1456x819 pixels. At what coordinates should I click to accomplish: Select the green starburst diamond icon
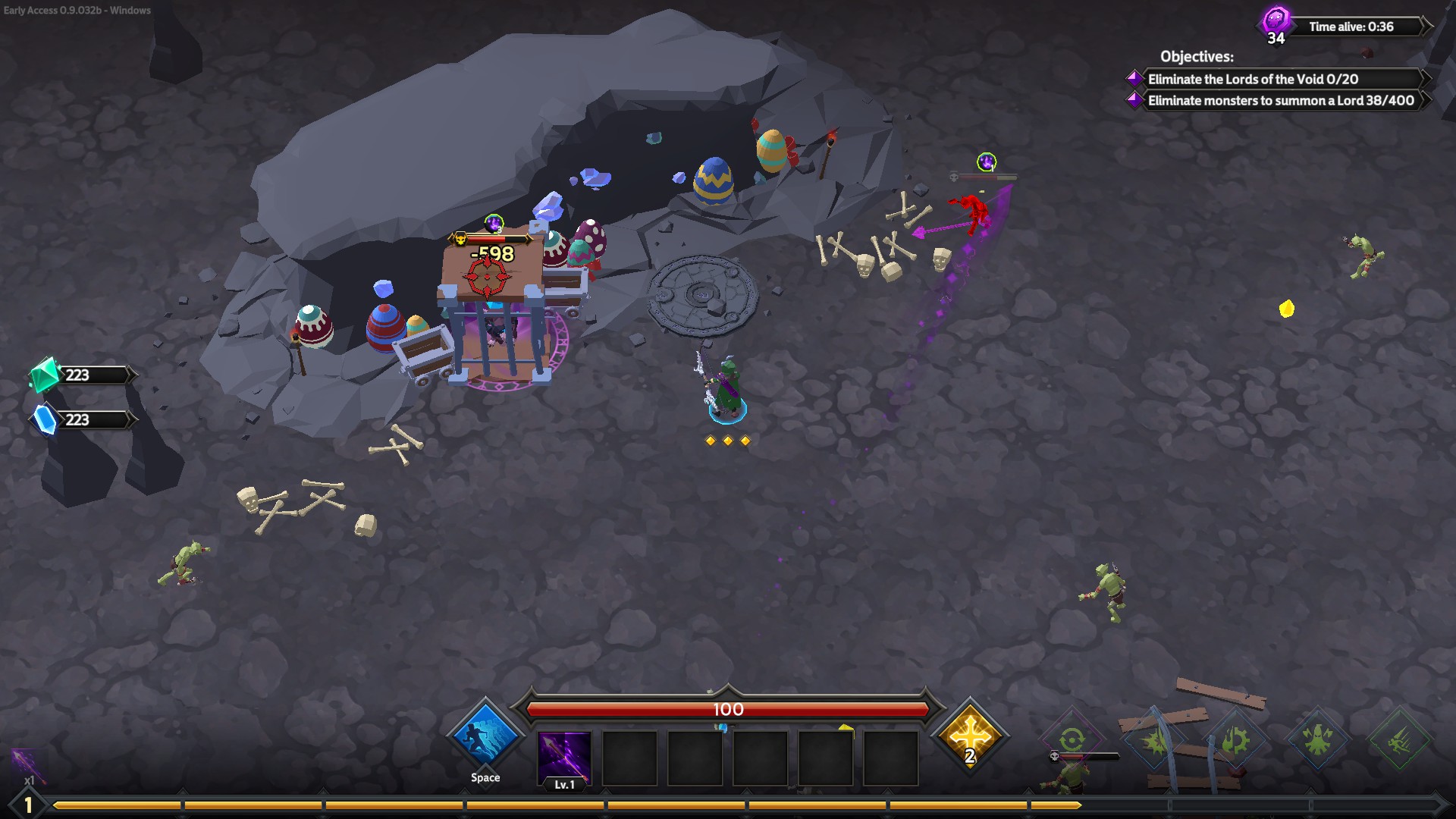tap(1154, 741)
